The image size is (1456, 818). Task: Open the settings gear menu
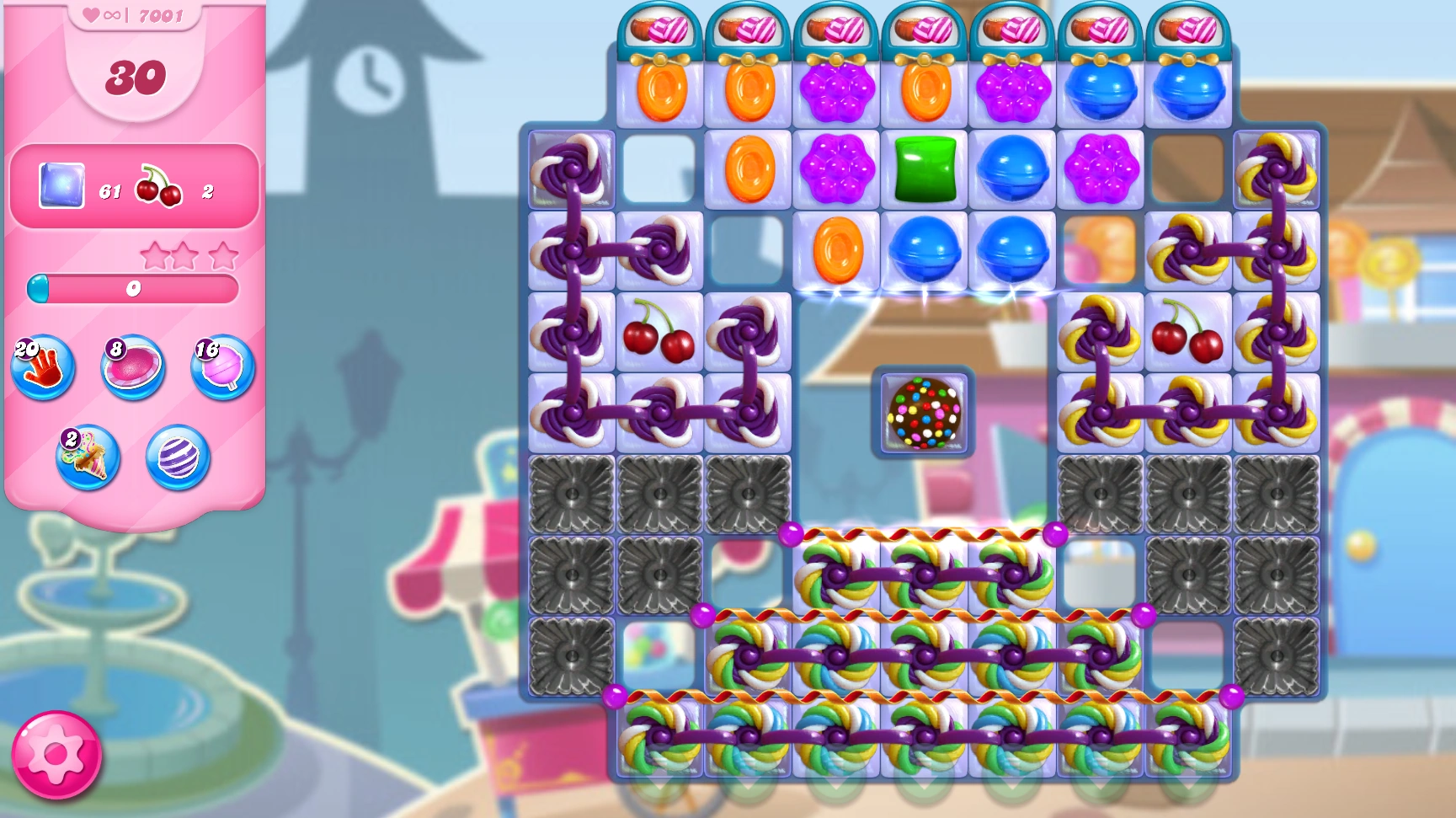tap(56, 756)
